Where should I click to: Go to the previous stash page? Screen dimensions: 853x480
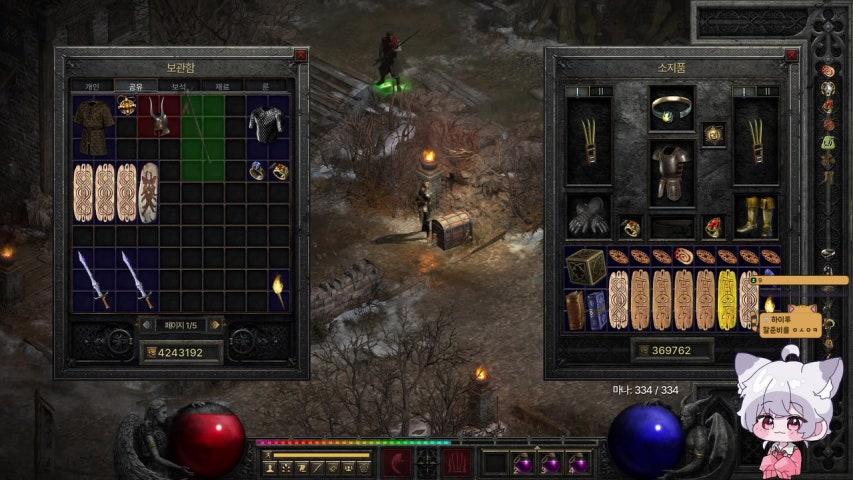click(x=146, y=324)
